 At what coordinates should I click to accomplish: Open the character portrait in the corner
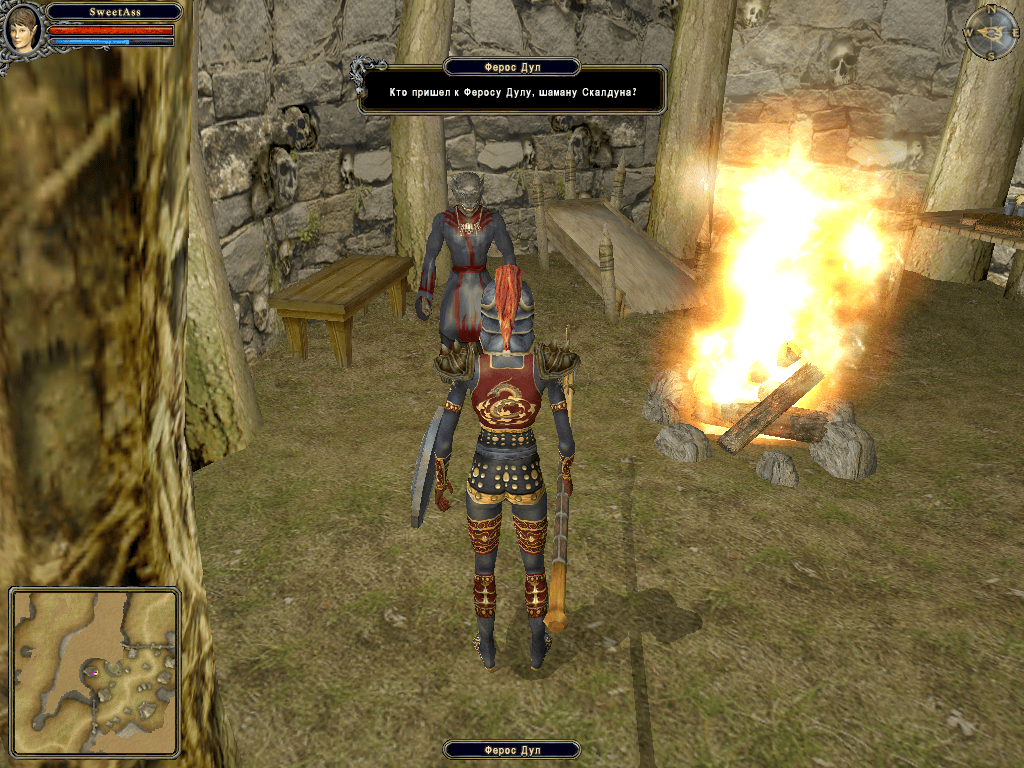pyautogui.click(x=22, y=31)
